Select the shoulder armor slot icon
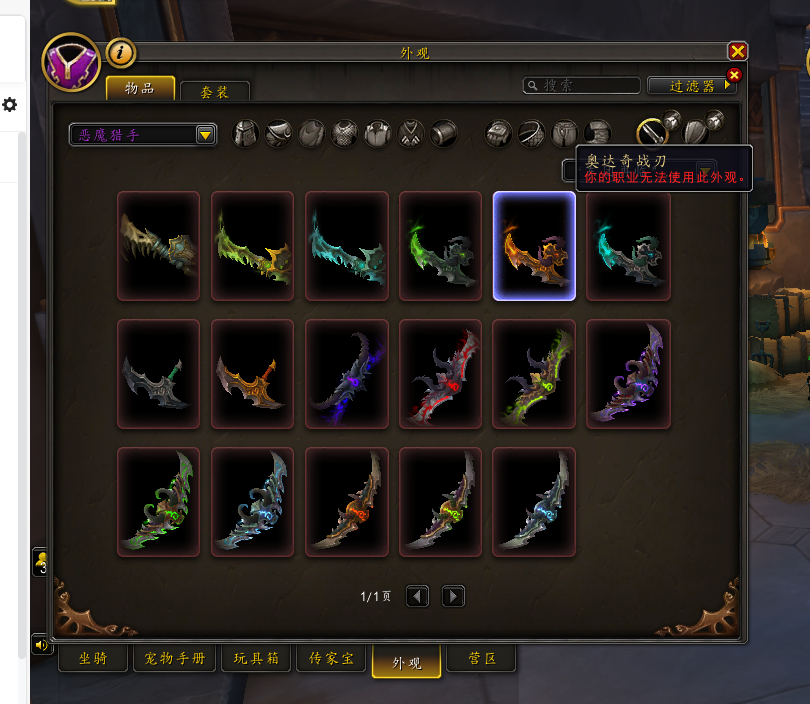 tap(279, 133)
